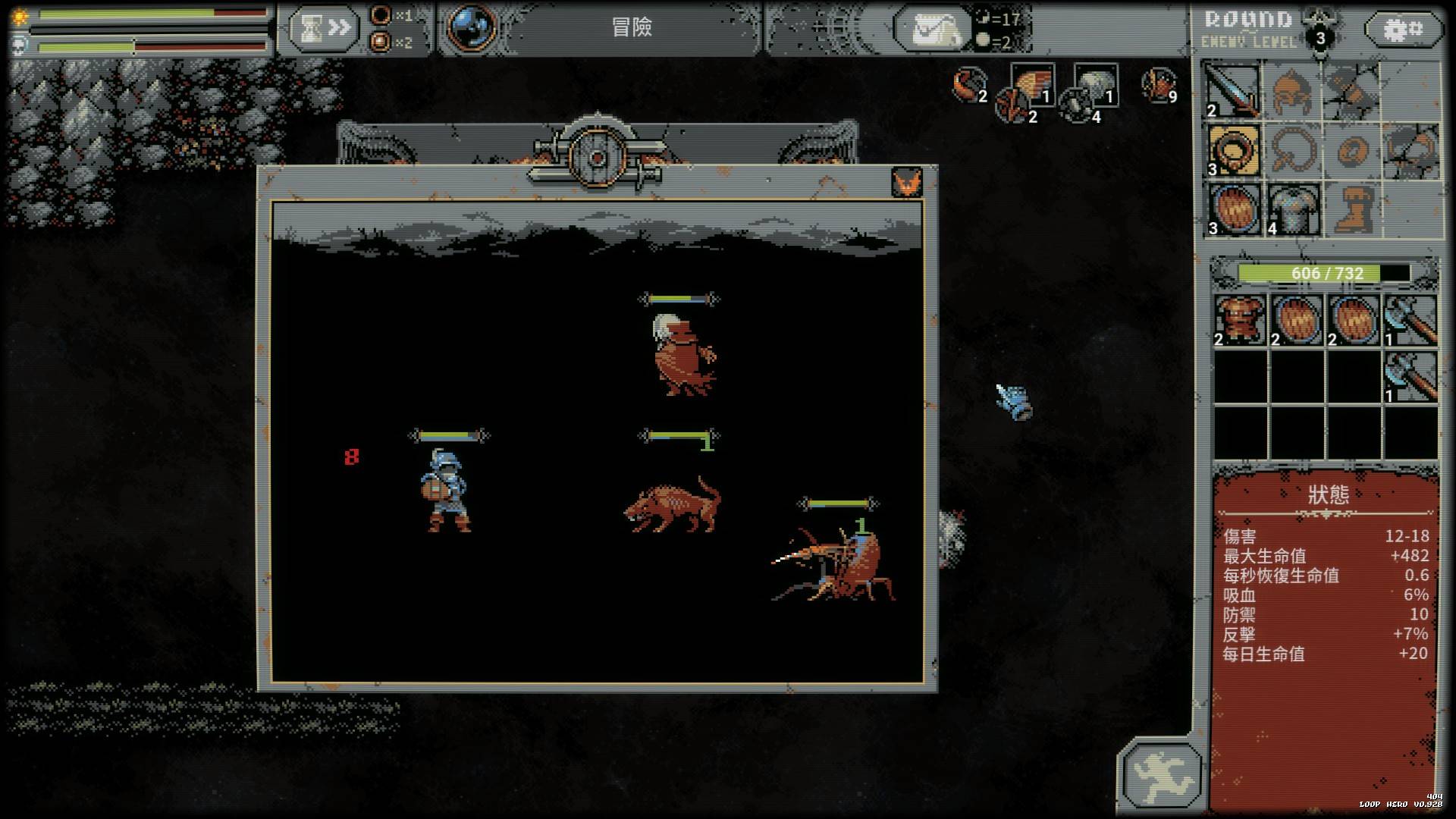Click the running man retreat button
This screenshot has height=819, width=1456.
coord(1162,774)
